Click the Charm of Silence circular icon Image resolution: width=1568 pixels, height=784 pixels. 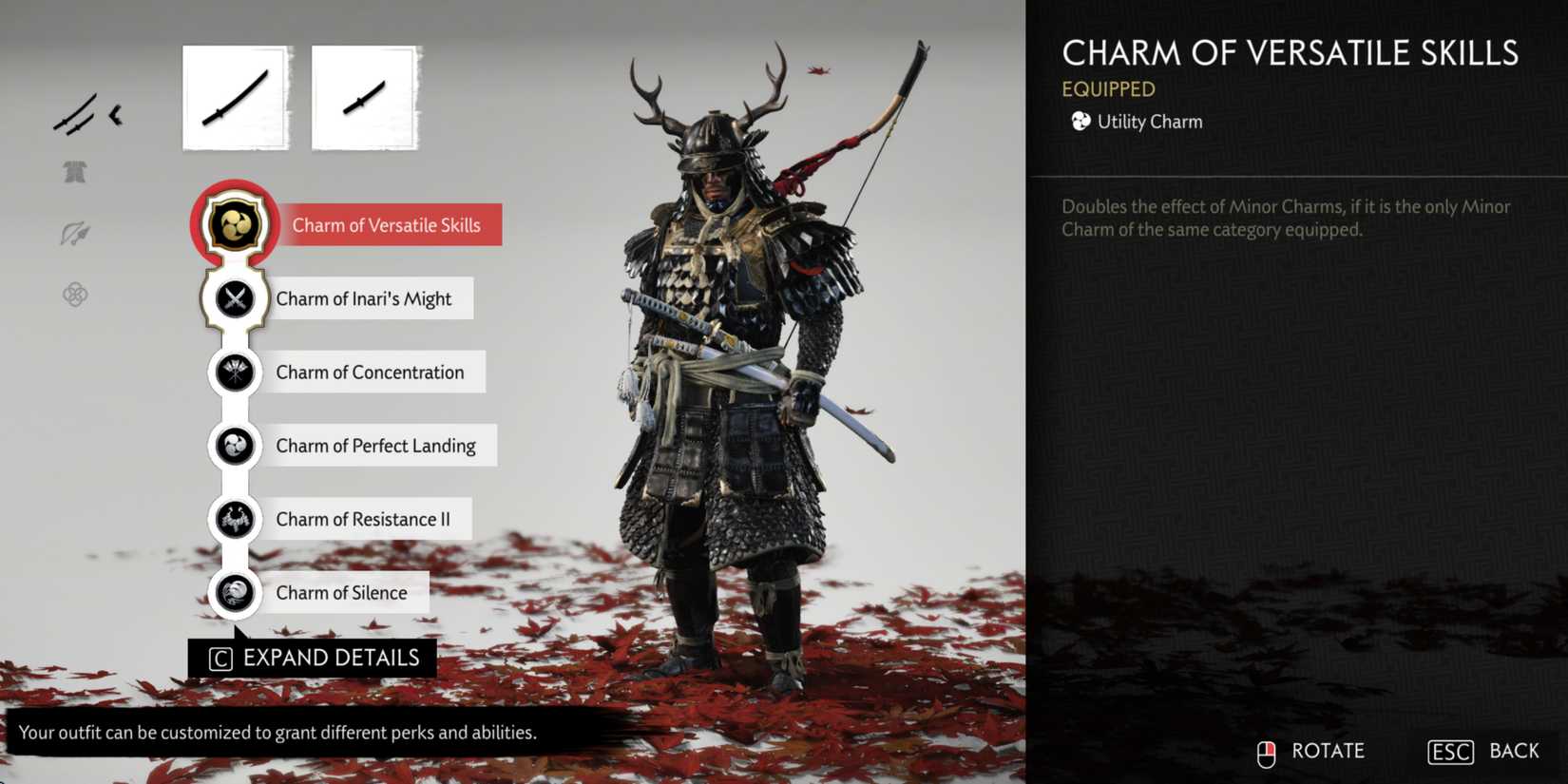(x=234, y=592)
